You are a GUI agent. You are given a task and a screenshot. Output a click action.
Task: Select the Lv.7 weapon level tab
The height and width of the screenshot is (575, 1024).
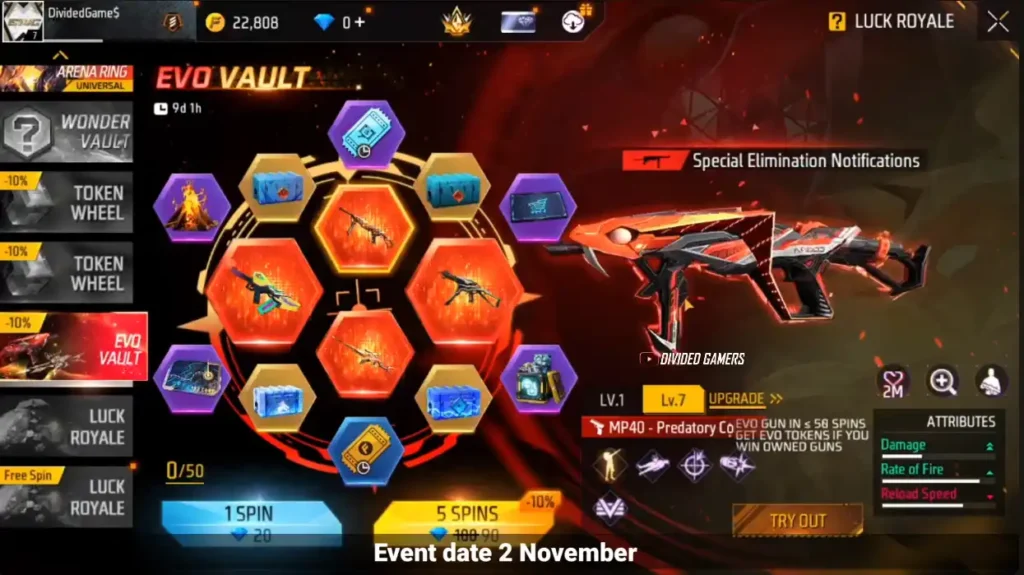673,400
